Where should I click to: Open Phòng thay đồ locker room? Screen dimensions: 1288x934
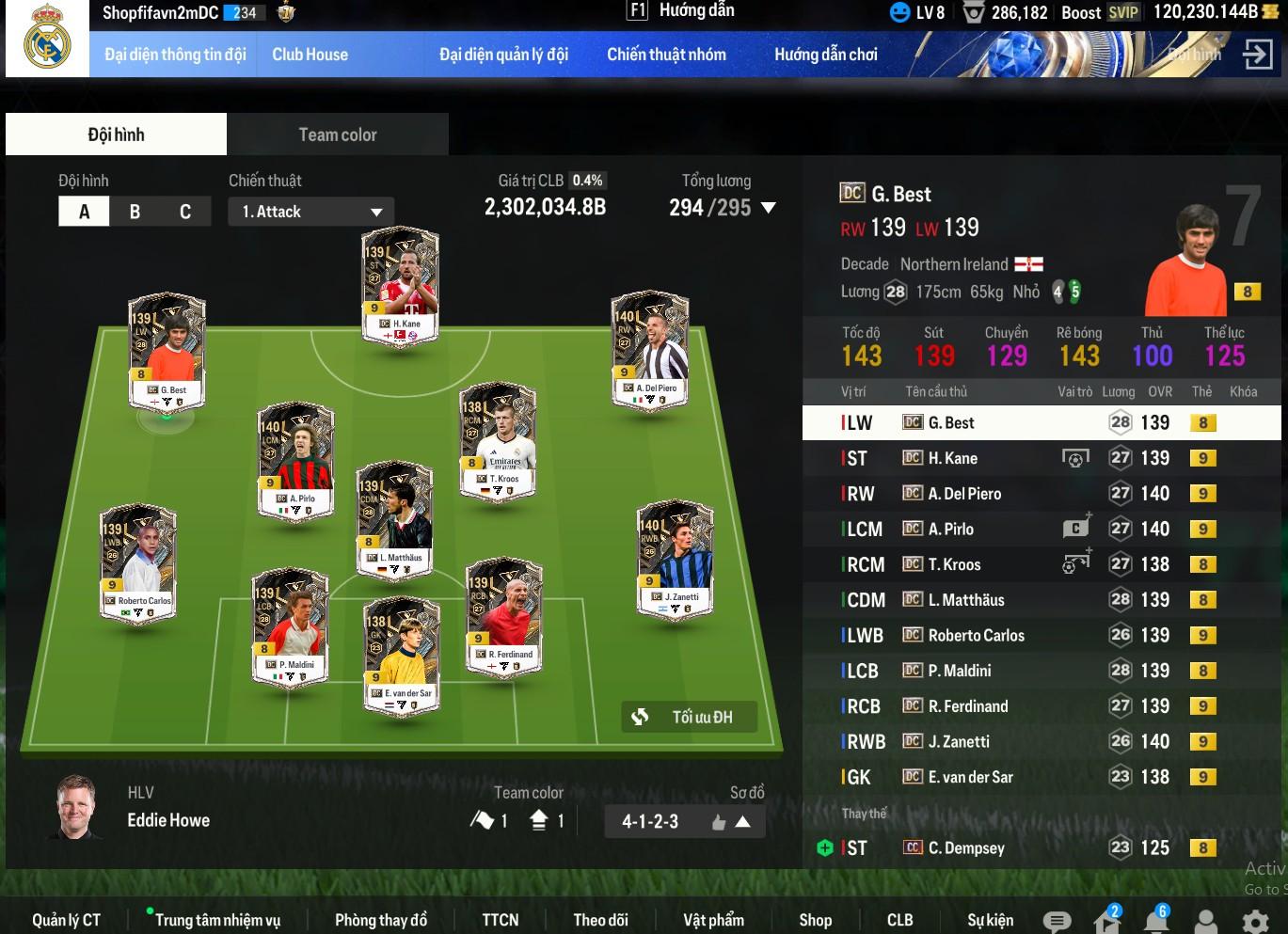pyautogui.click(x=380, y=920)
